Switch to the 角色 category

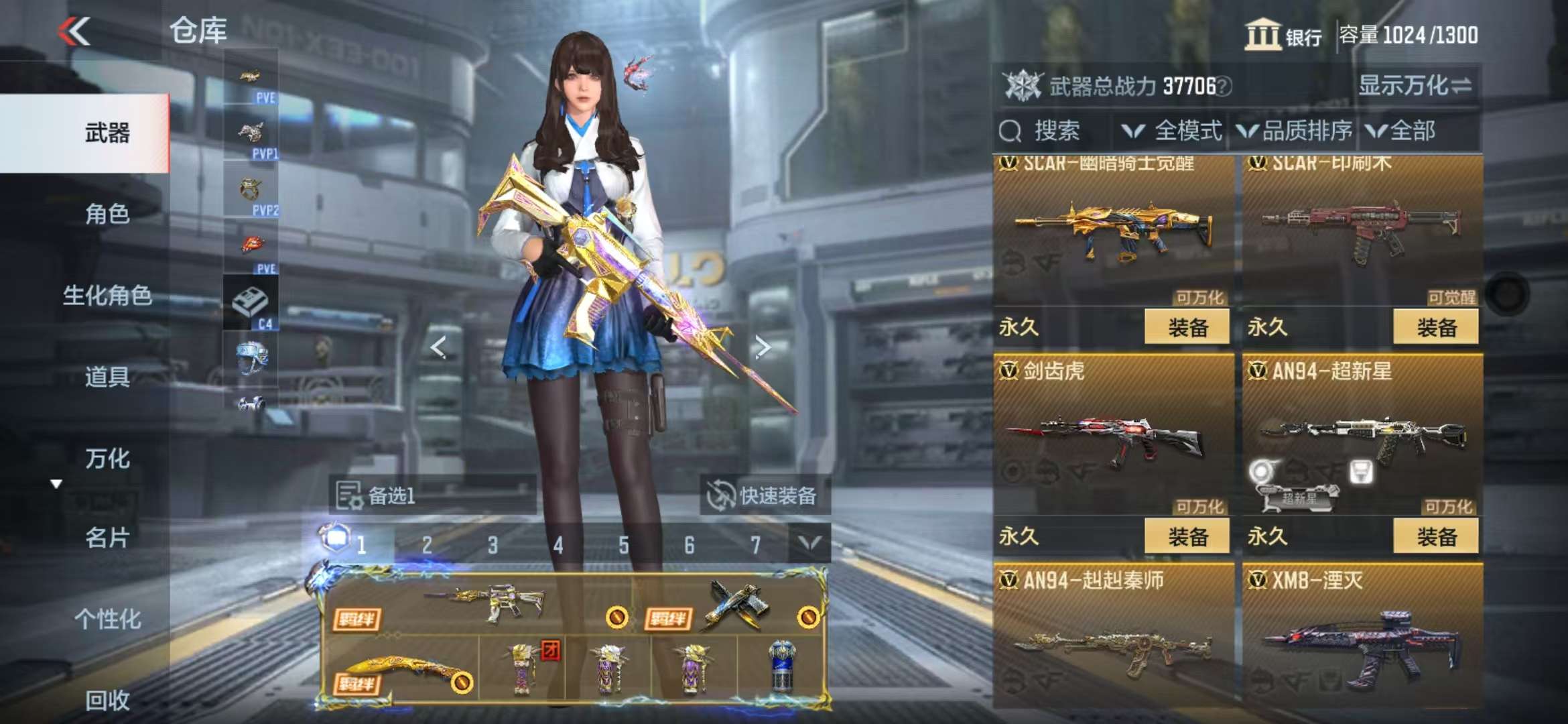tap(107, 215)
